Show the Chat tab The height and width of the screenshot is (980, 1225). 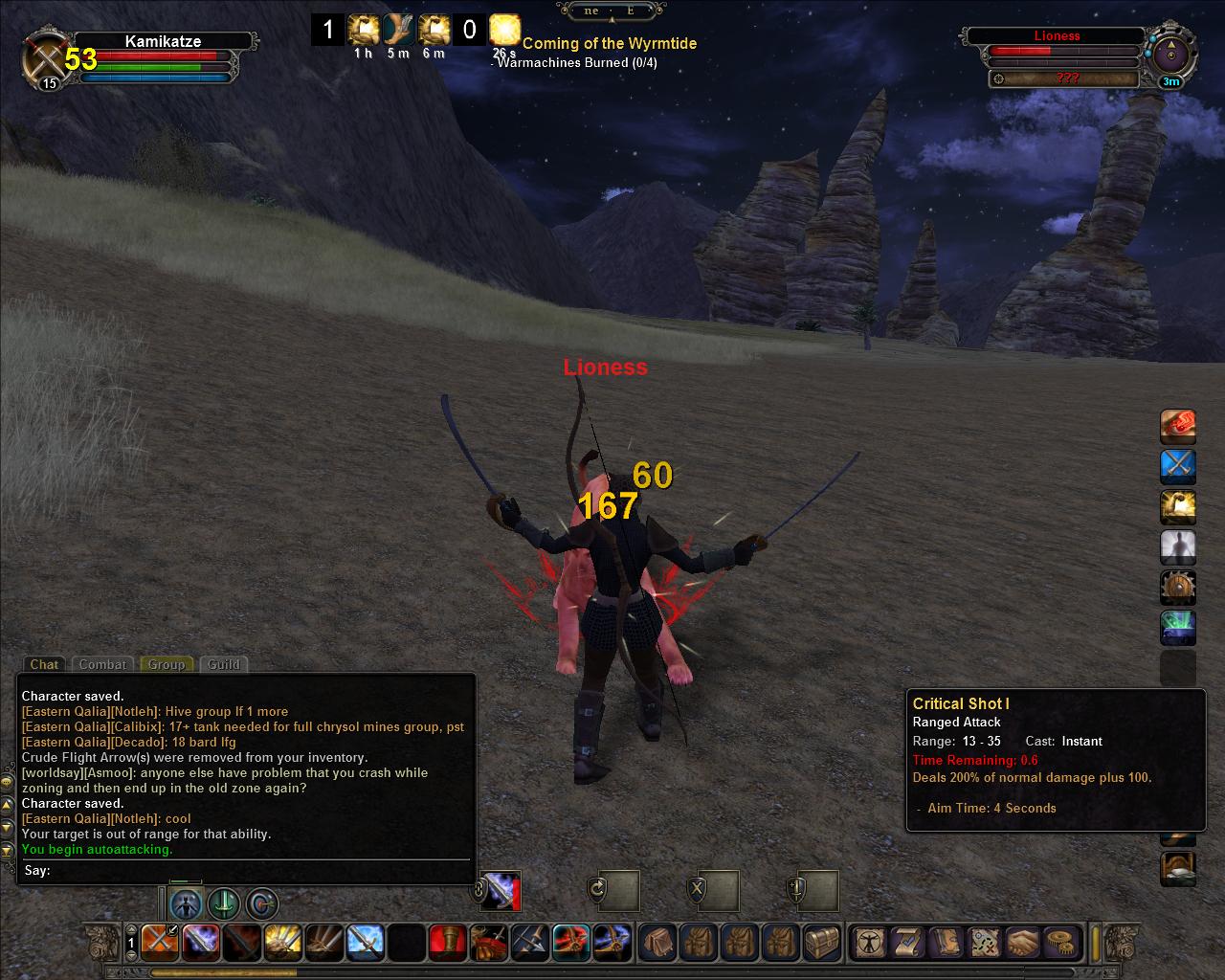click(44, 664)
